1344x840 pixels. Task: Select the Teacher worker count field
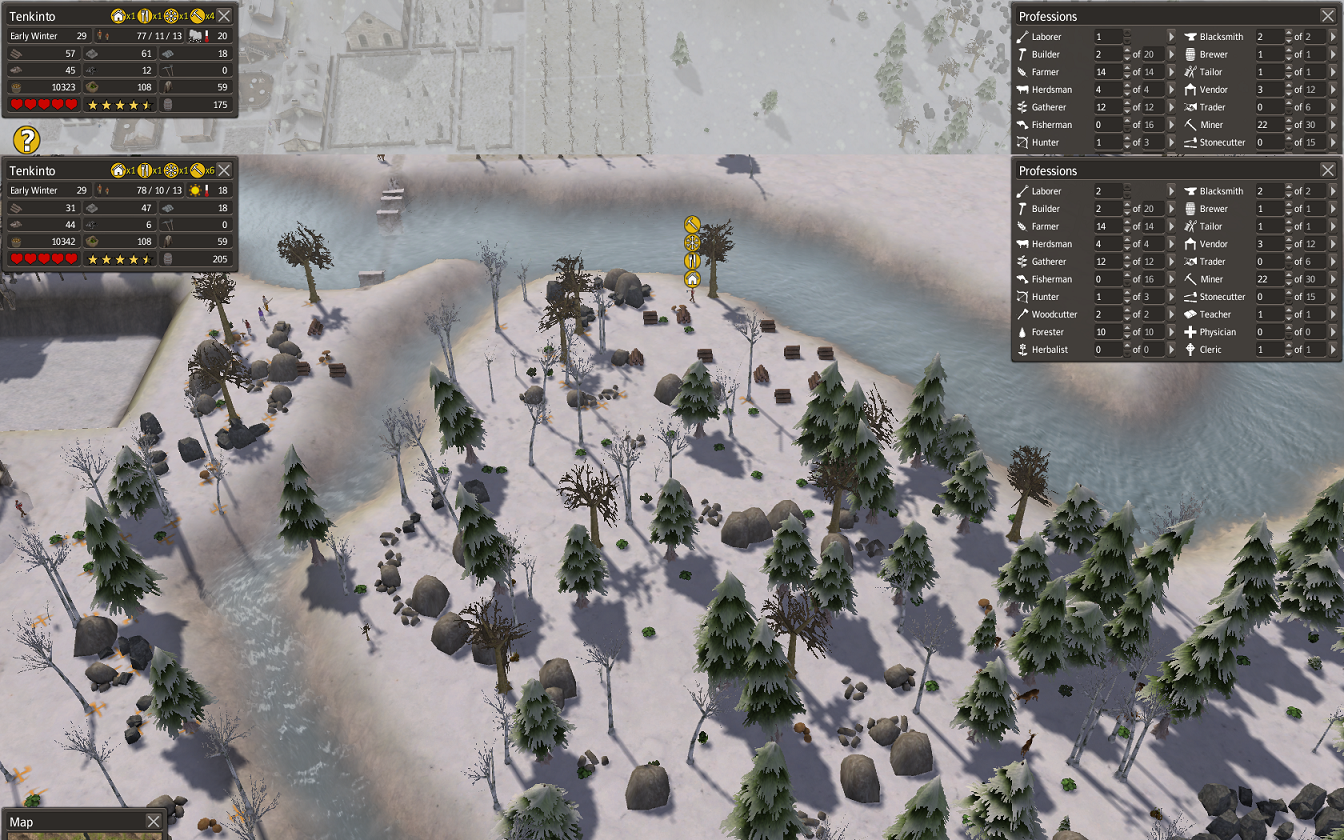[1266, 315]
